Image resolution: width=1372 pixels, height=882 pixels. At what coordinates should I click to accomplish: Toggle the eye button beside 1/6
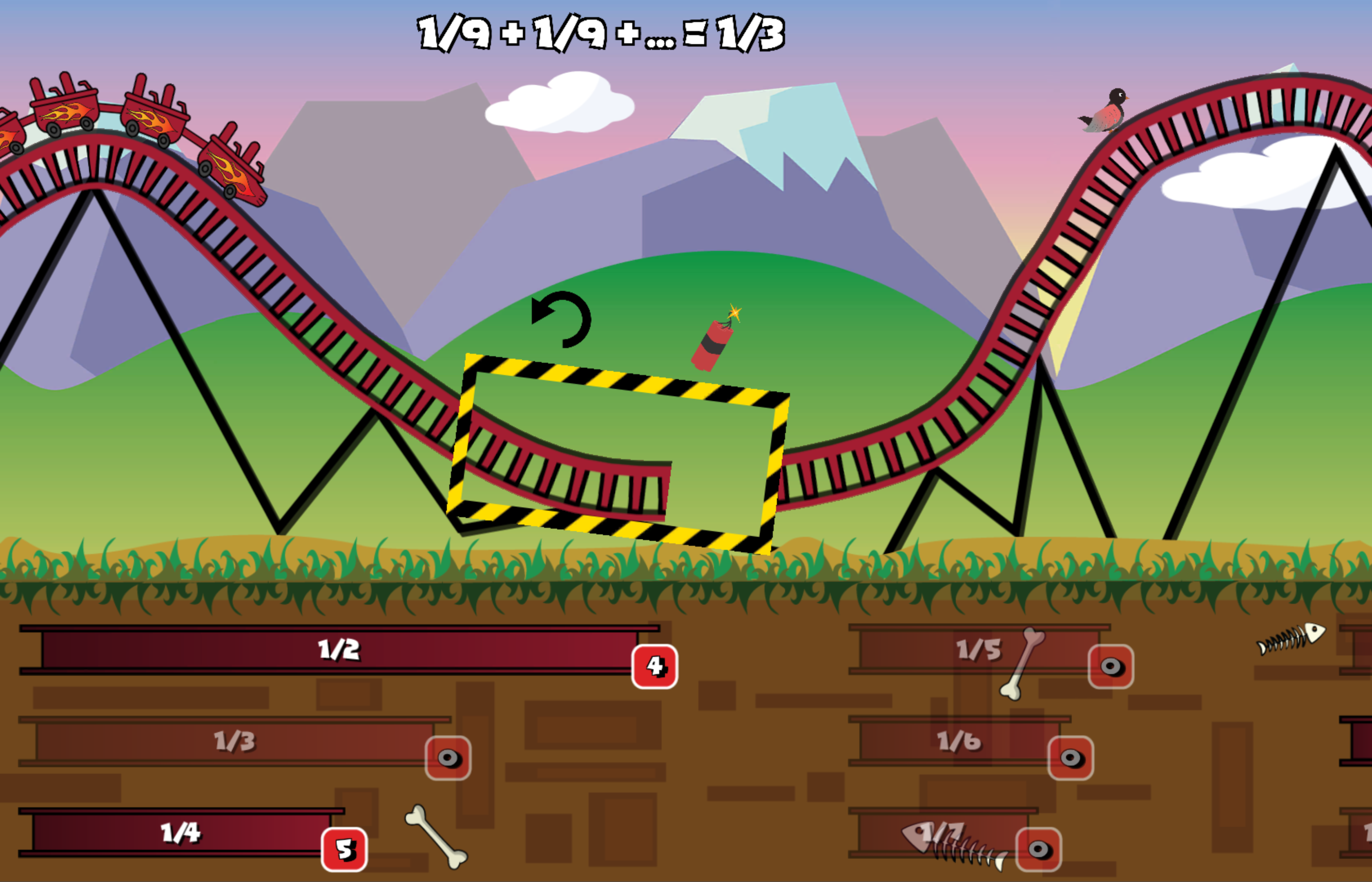tap(1070, 758)
